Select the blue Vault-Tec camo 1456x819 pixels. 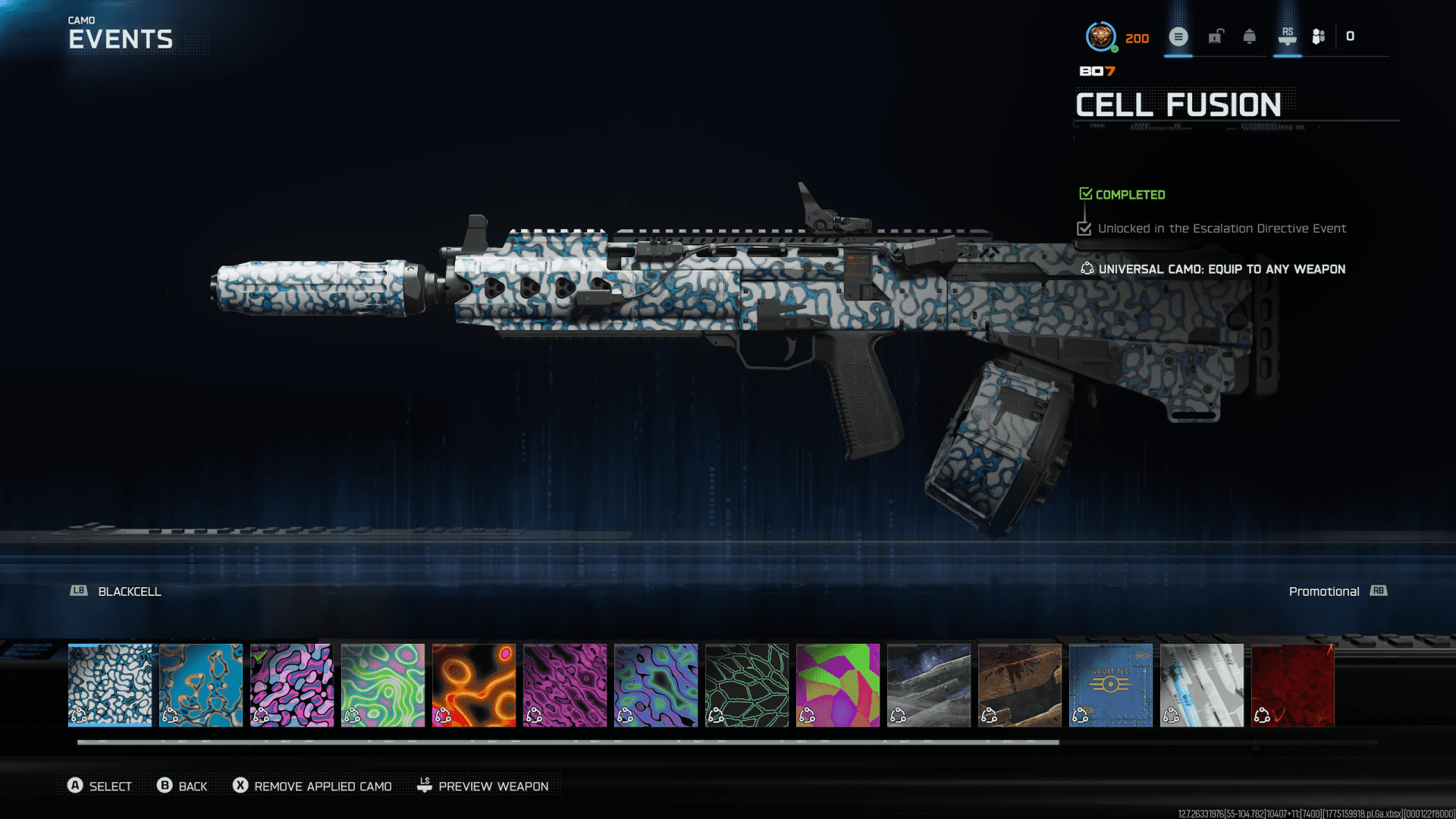click(x=1111, y=685)
